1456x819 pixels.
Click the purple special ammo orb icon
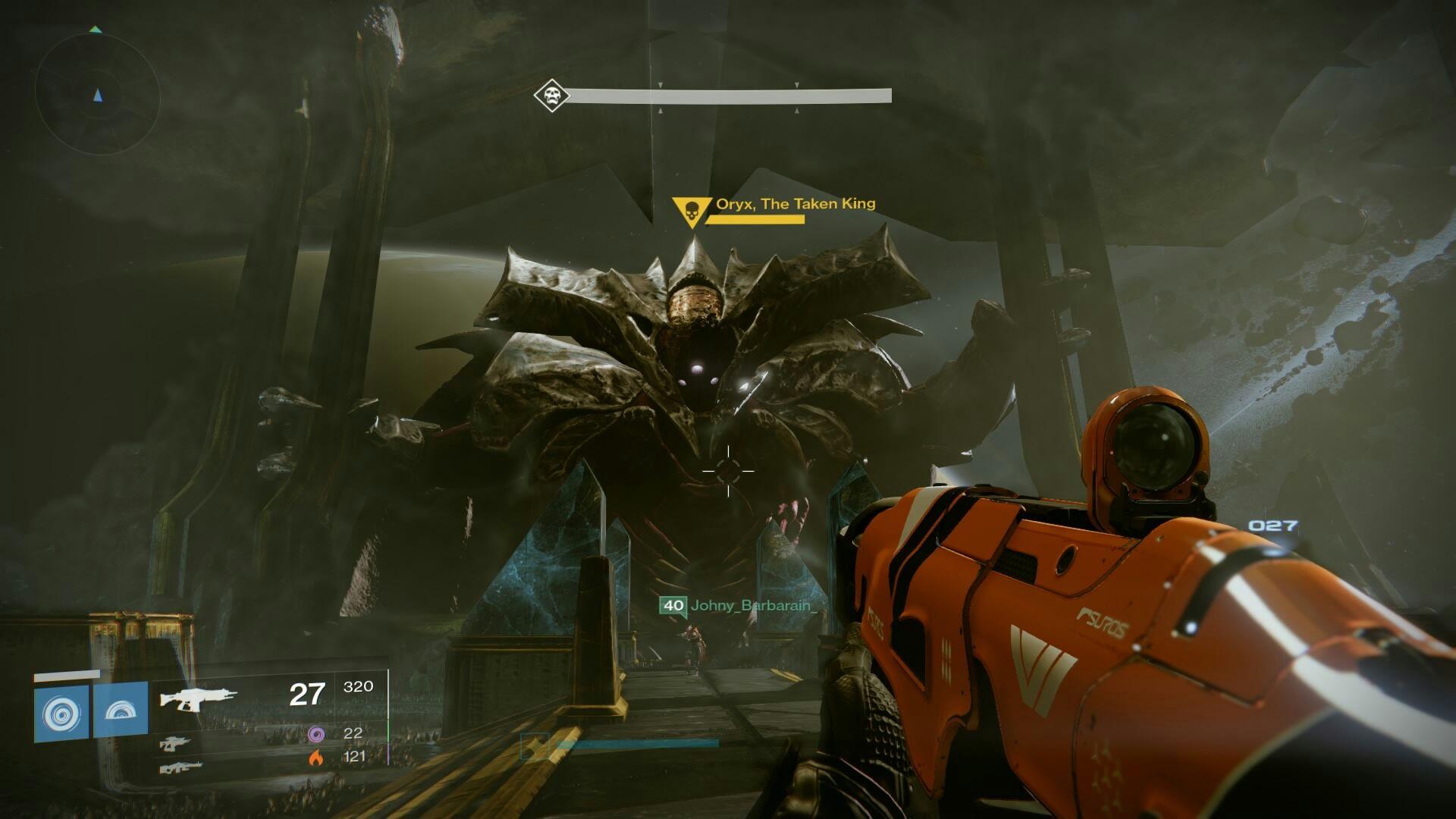coord(317,734)
